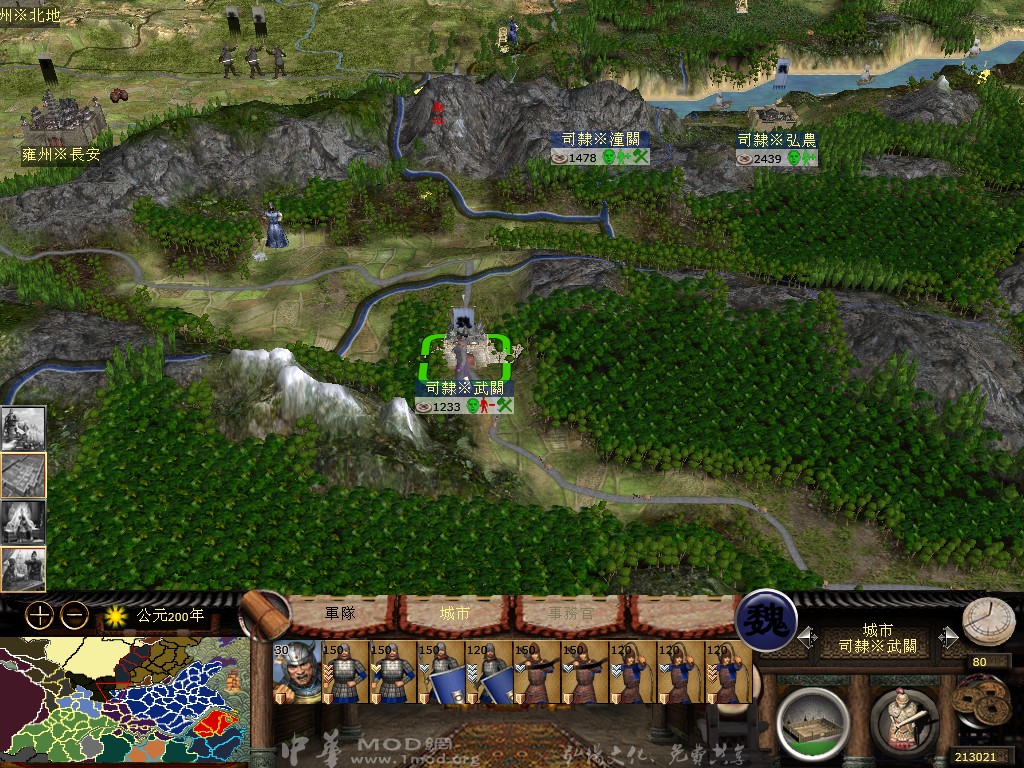End the turn with the clock button

click(x=988, y=622)
